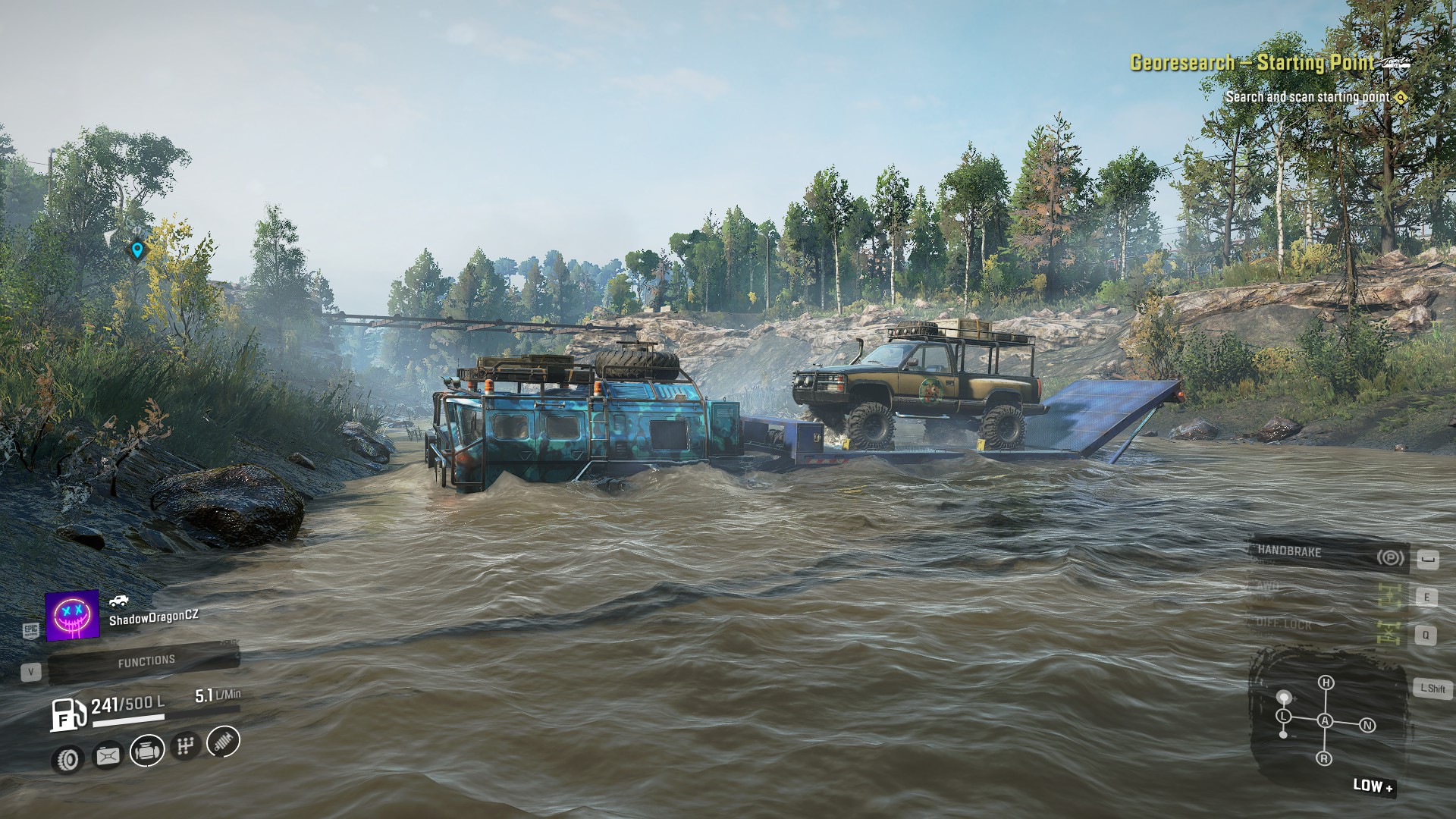1456x819 pixels.
Task: Select the blue waypoint map marker
Action: pos(137,249)
